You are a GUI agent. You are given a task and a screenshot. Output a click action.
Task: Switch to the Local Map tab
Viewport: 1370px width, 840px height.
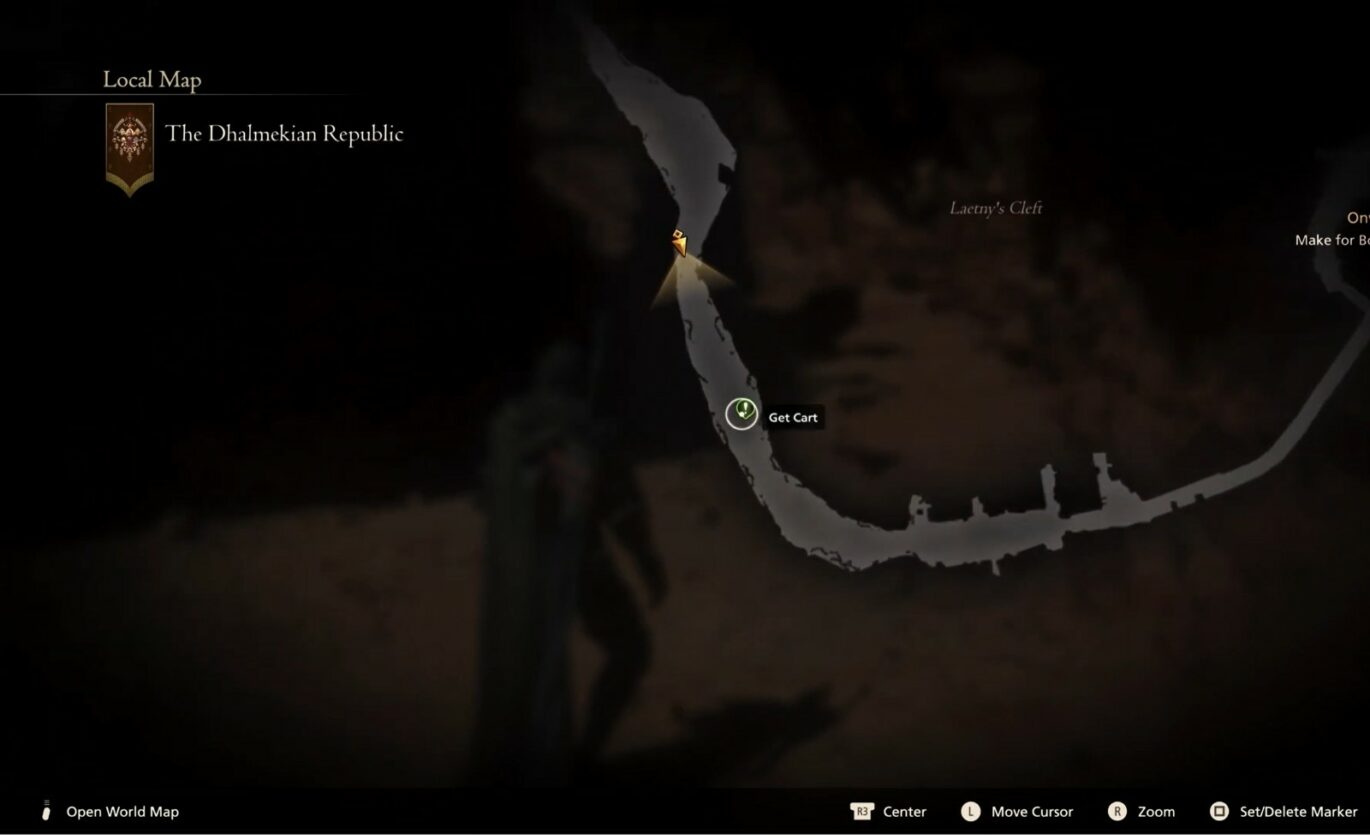(150, 79)
